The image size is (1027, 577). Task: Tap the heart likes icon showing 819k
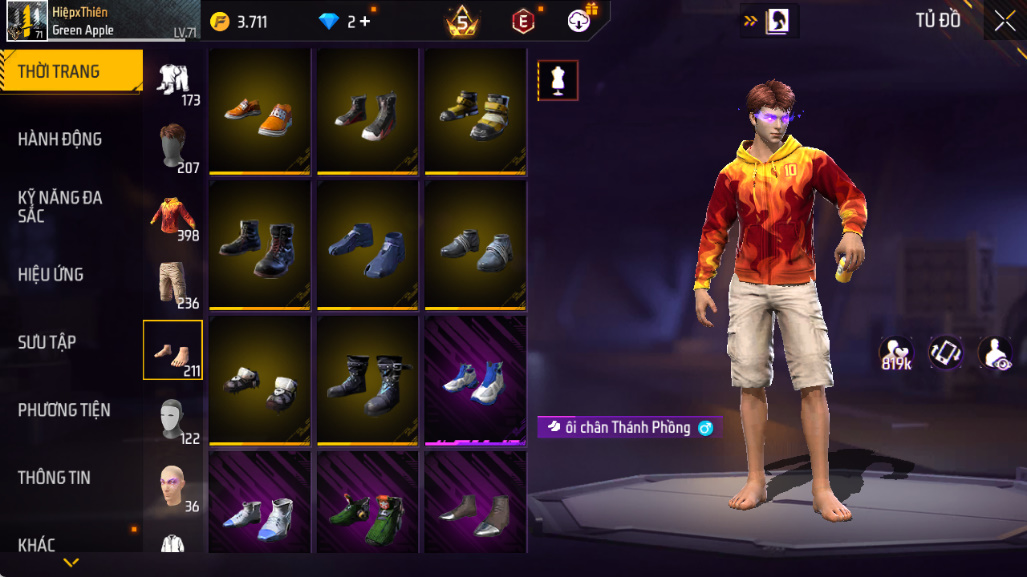coord(894,351)
